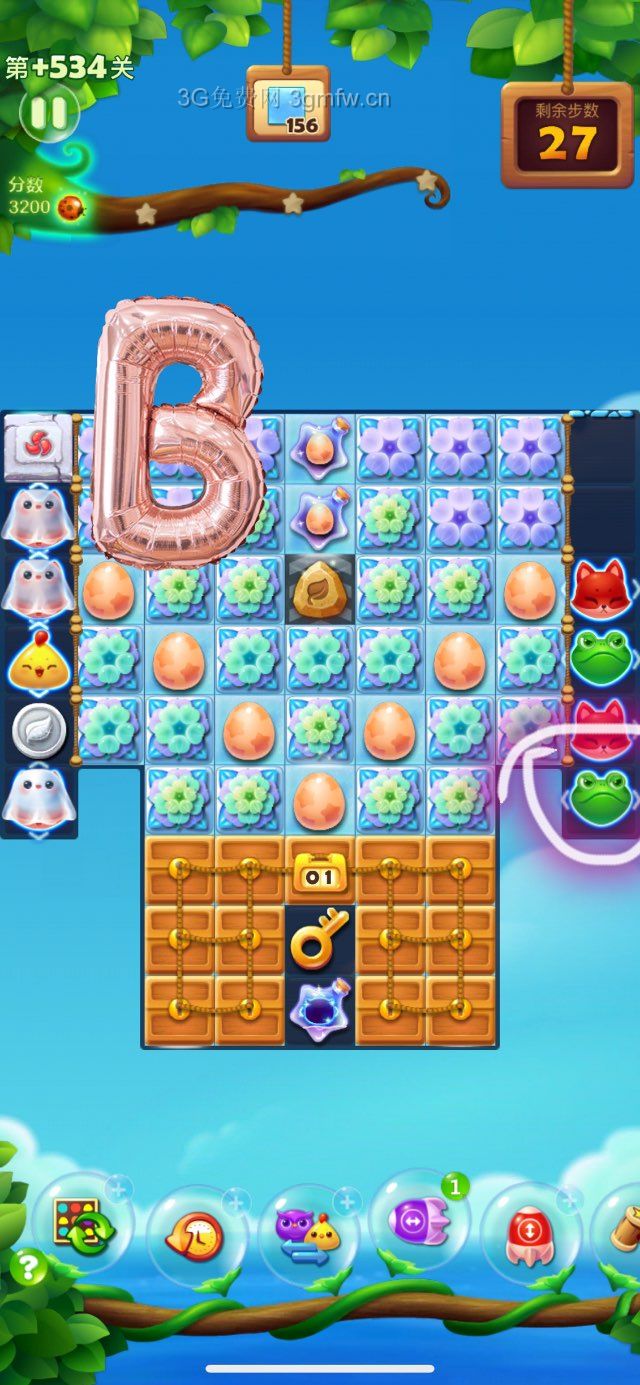Tap the silver leaf coin tile

[38, 733]
